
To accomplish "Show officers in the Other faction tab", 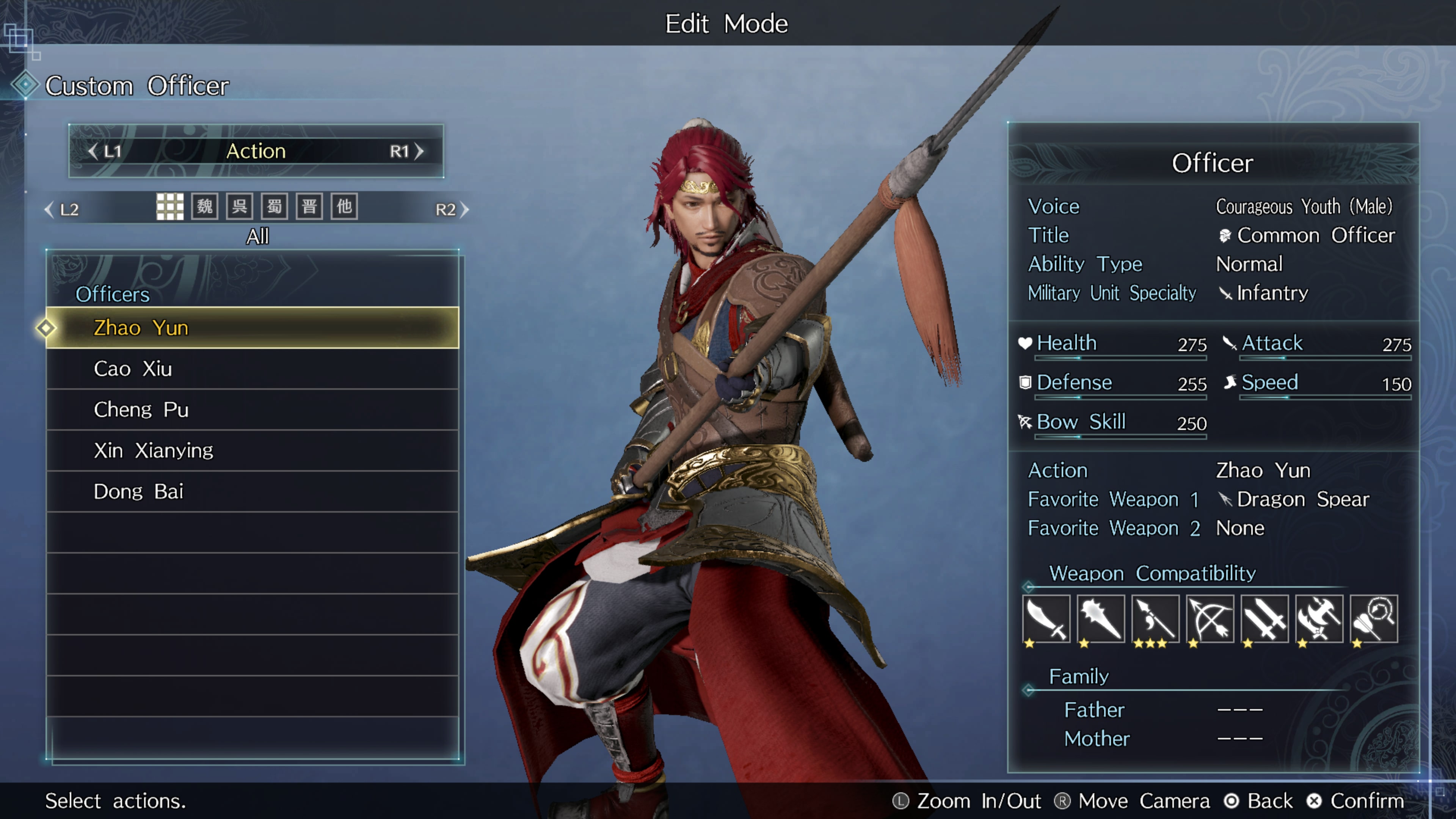I will click(344, 207).
